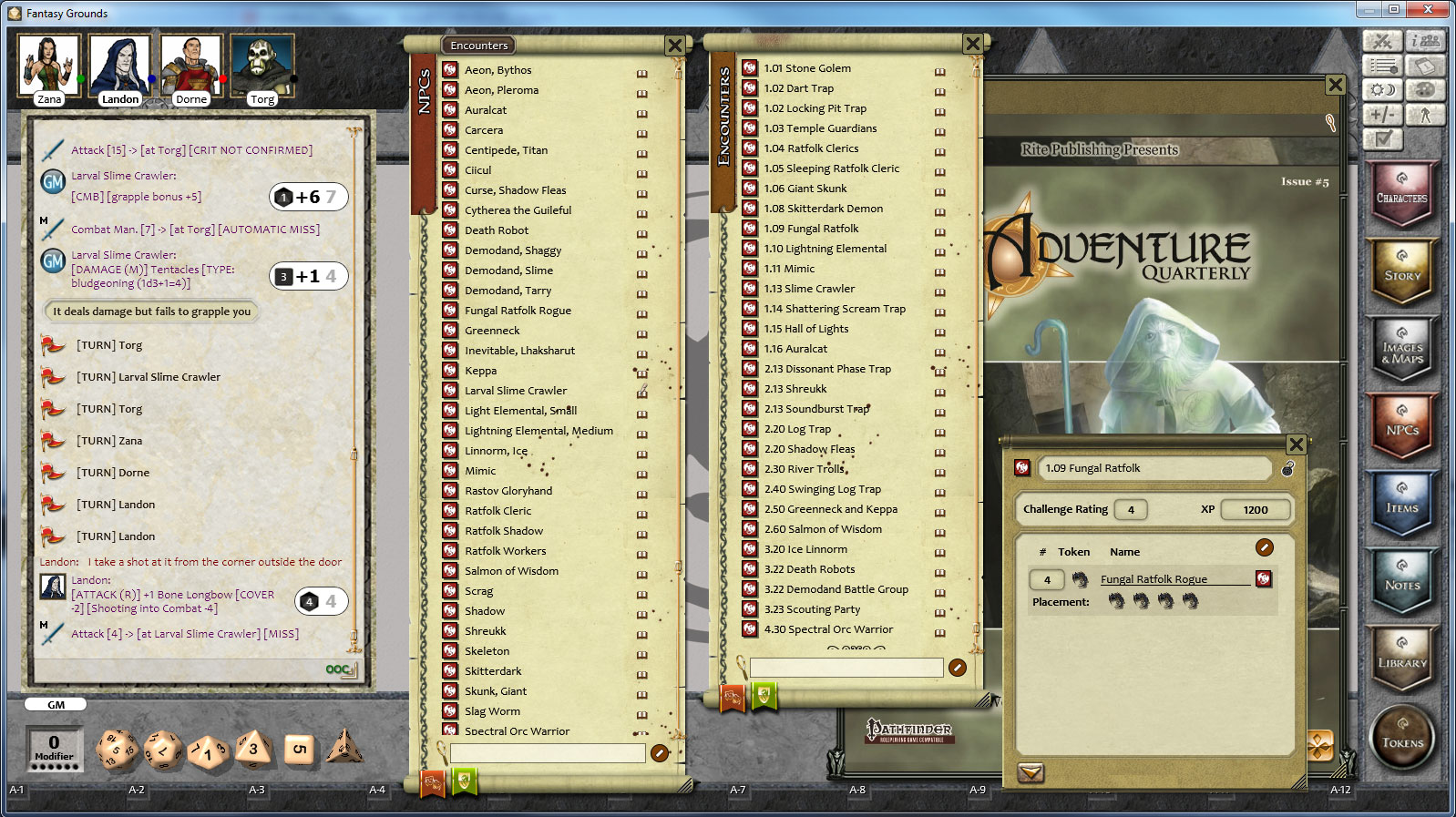Click the down-arrow expander on the Fungal Ratfolk window
The width and height of the screenshot is (1456, 817).
tap(1030, 771)
